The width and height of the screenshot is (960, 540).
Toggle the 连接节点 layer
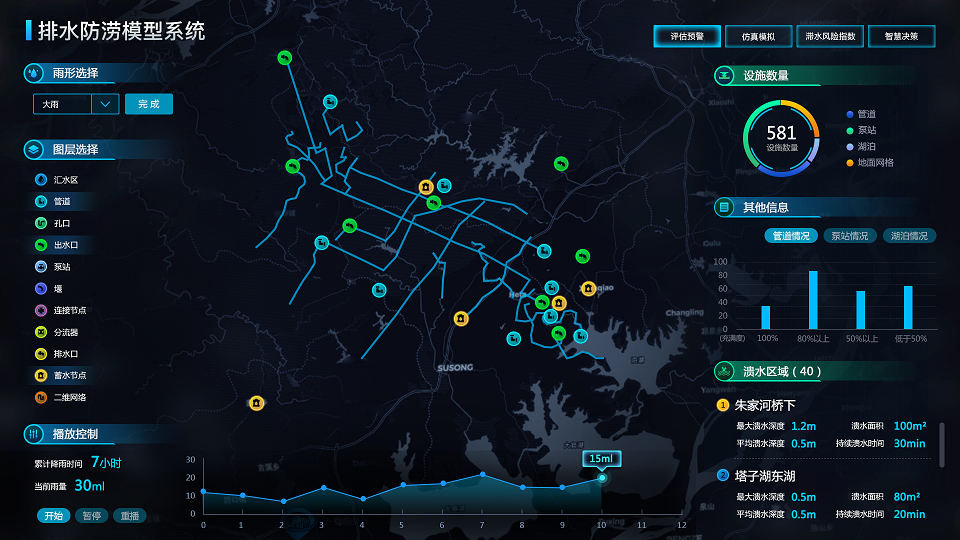tap(68, 310)
